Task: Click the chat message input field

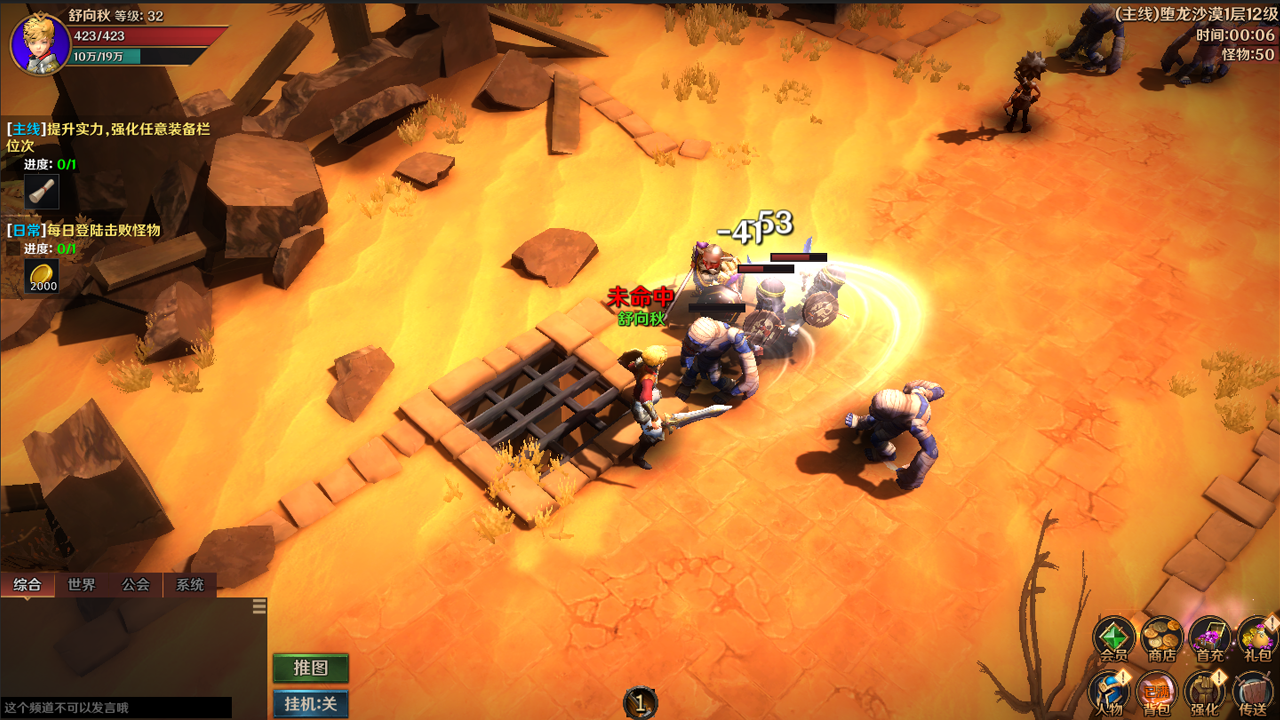Action: click(x=115, y=708)
